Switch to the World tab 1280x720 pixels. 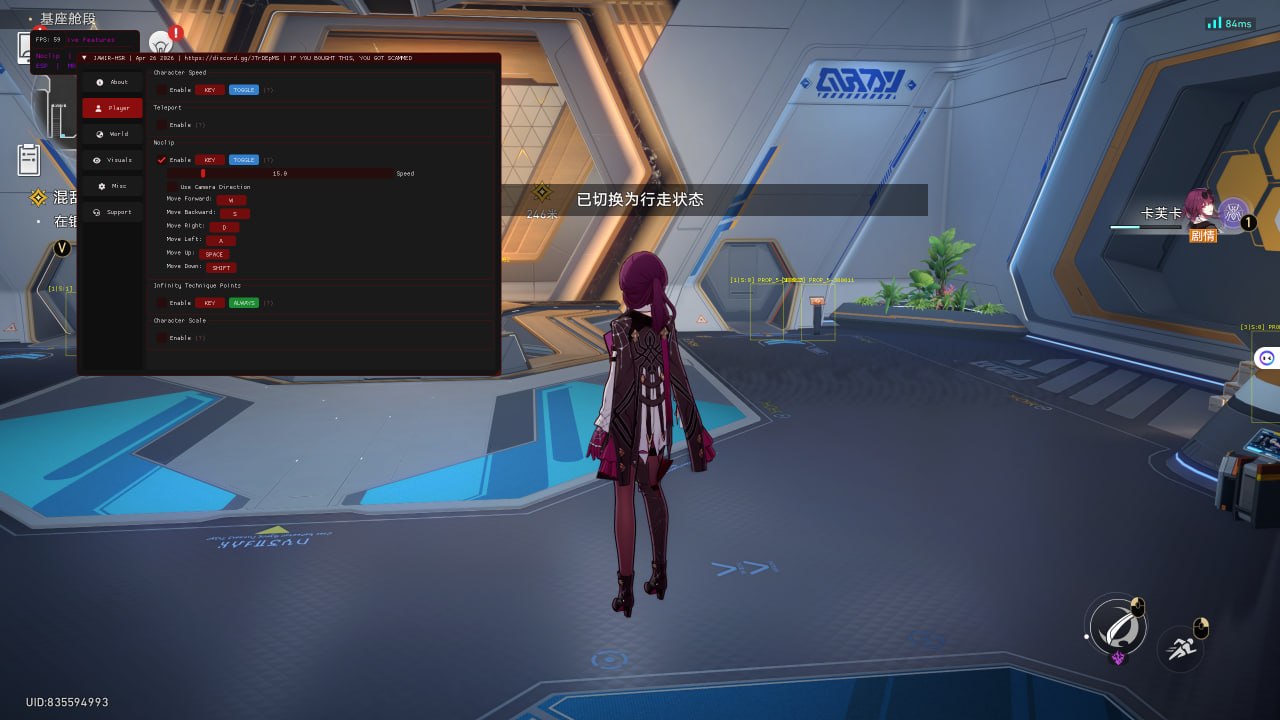click(112, 134)
